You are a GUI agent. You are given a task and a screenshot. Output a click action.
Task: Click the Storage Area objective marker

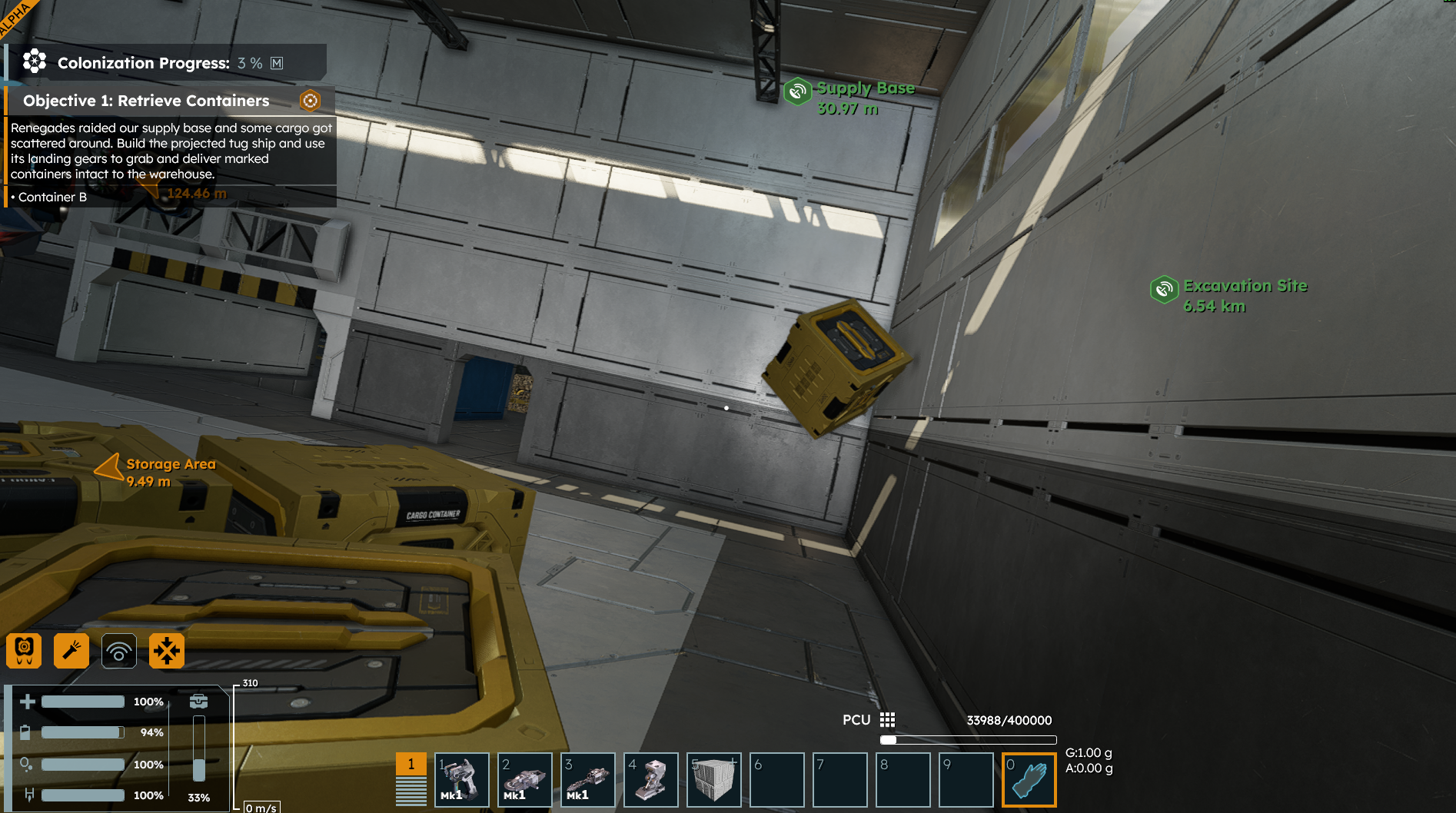pos(110,466)
